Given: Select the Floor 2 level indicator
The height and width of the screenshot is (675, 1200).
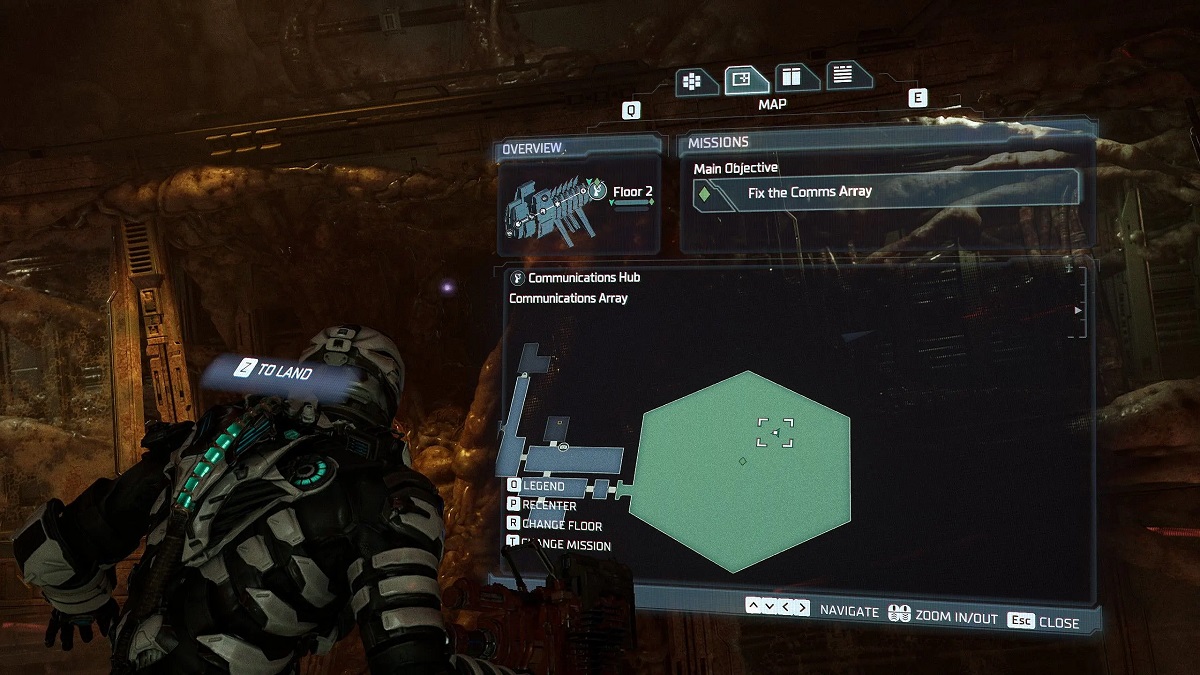Looking at the screenshot, I should (x=632, y=191).
